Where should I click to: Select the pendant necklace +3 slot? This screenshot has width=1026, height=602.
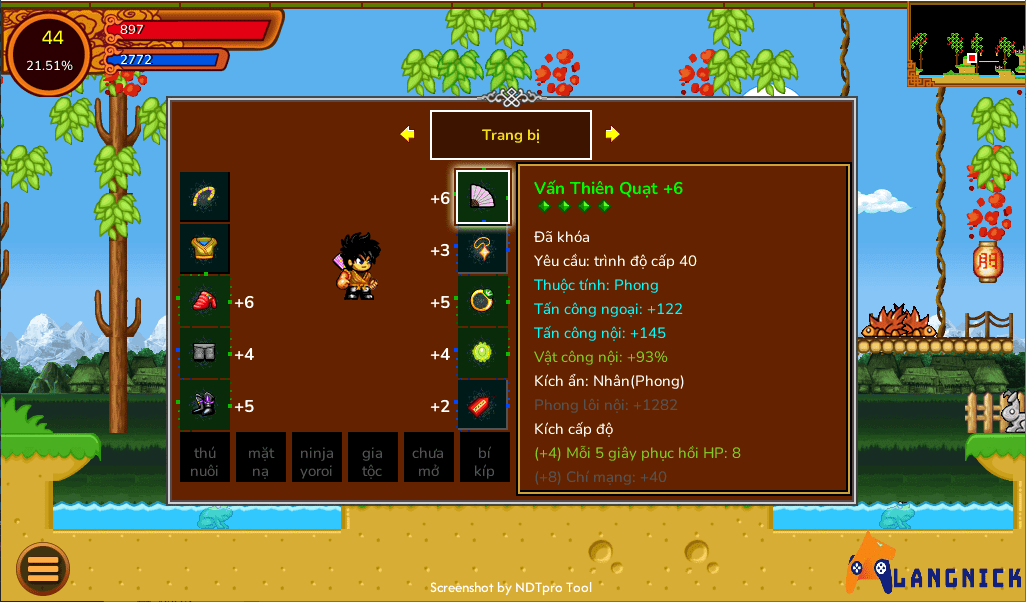click(483, 250)
